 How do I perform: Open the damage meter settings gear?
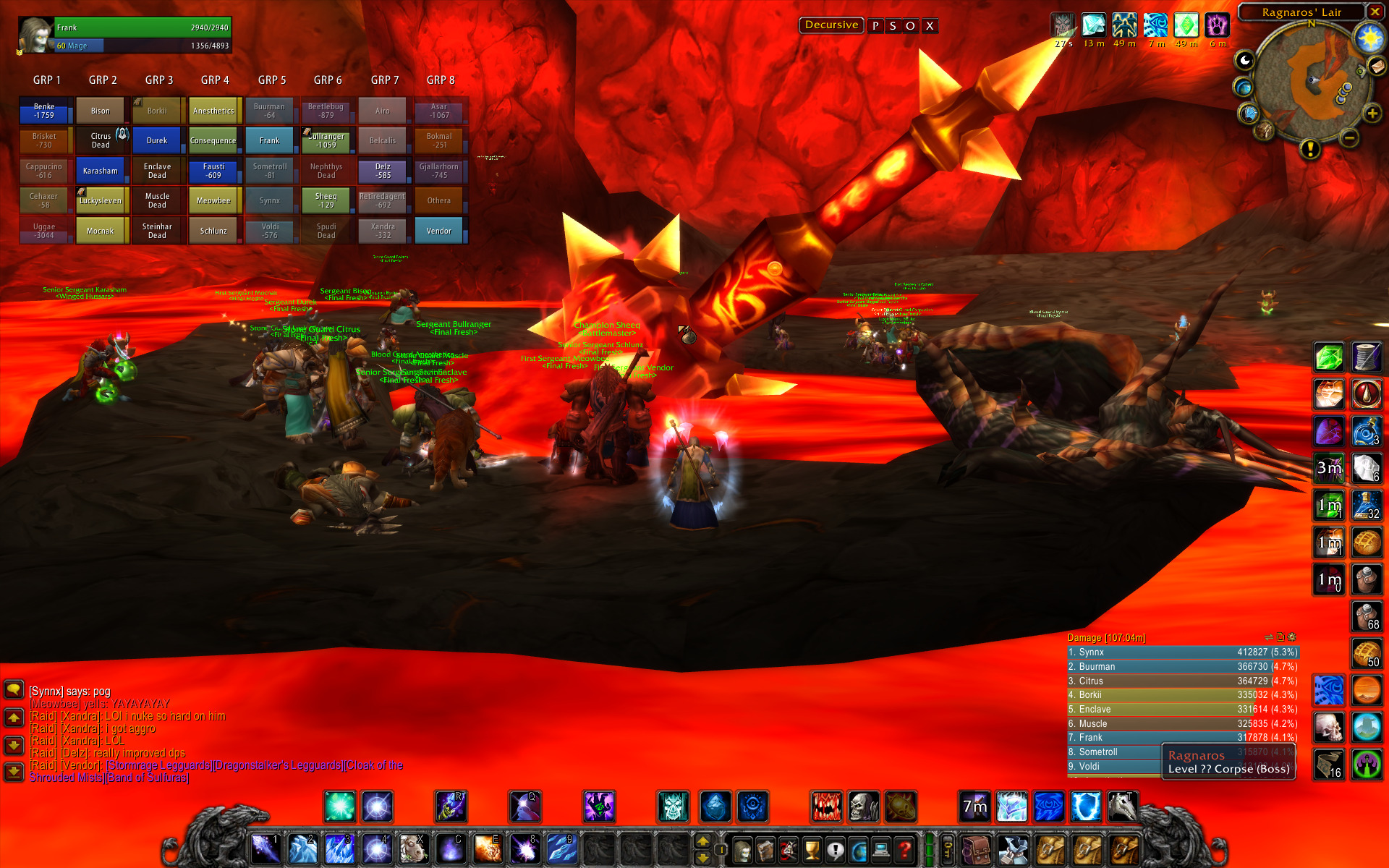pyautogui.click(x=1293, y=637)
